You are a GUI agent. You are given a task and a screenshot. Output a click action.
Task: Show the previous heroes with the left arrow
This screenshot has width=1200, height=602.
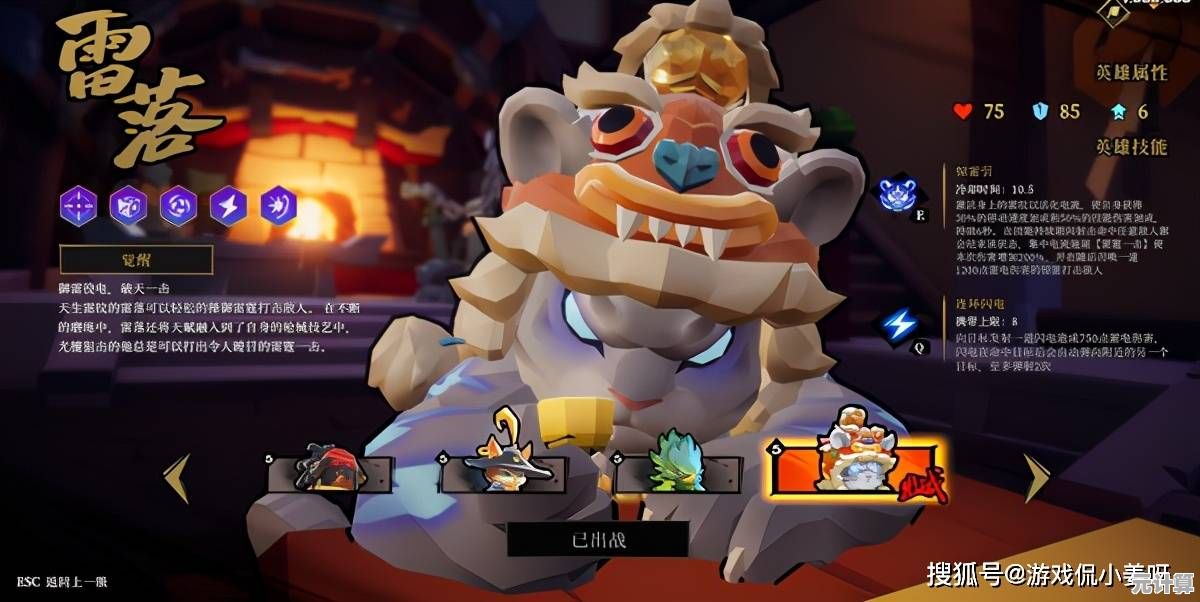[x=178, y=477]
